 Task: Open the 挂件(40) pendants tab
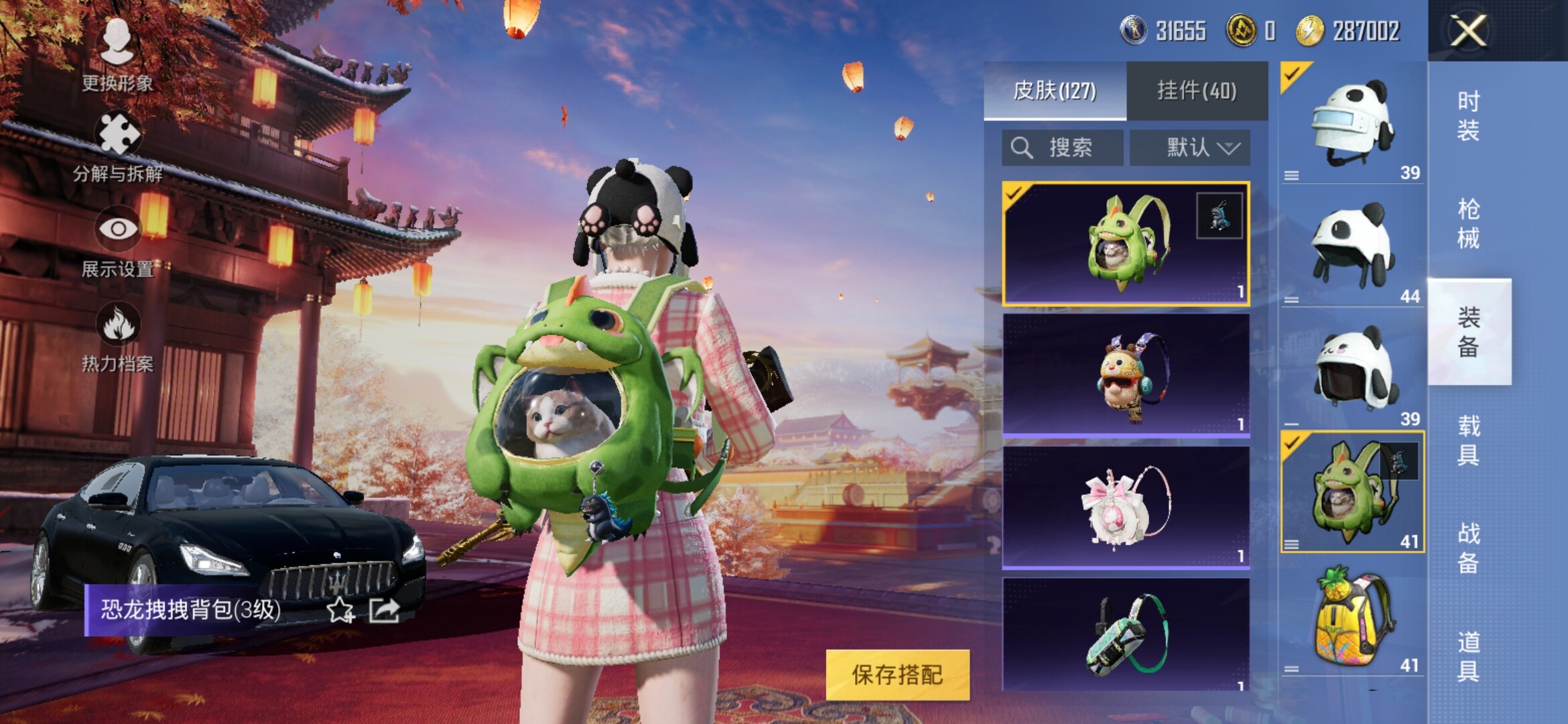point(1197,90)
